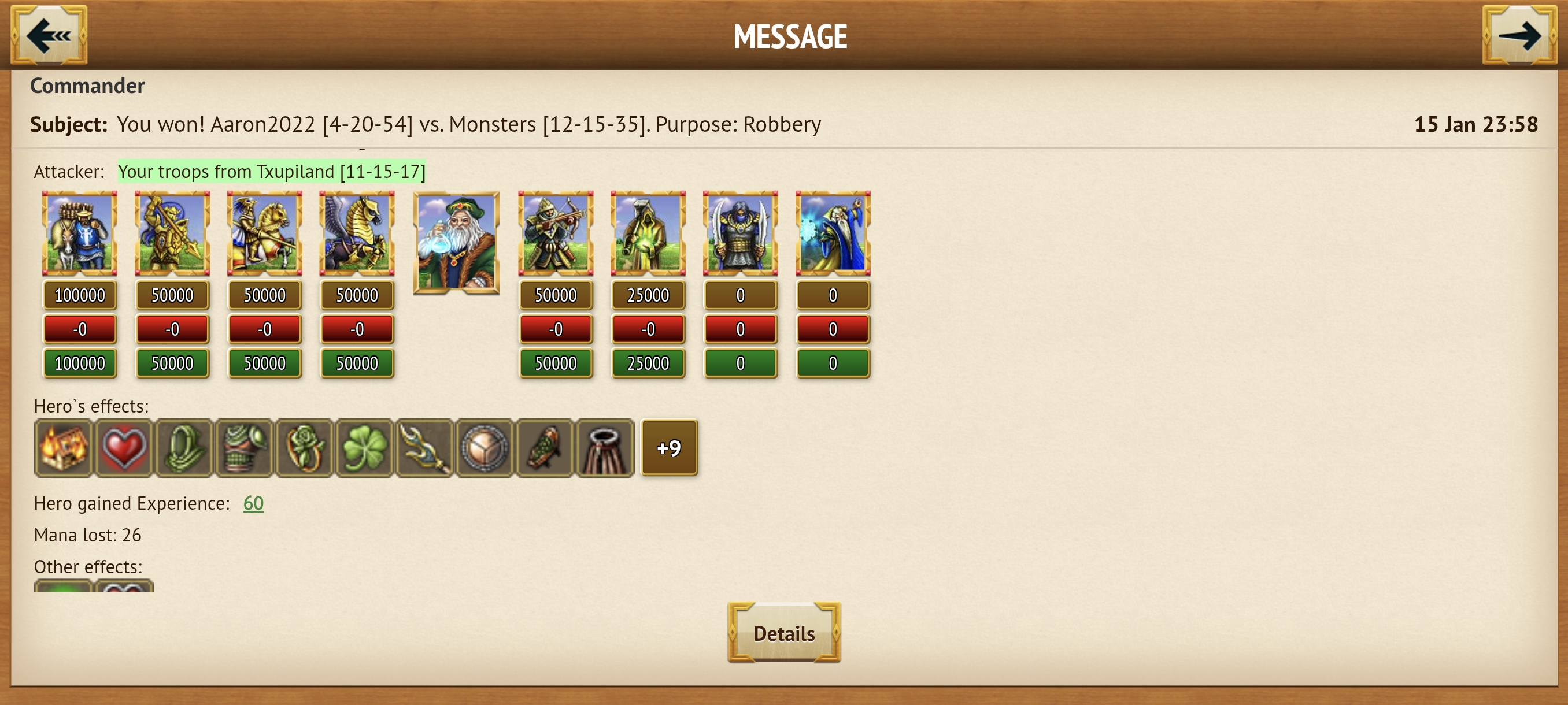This screenshot has width=1568, height=705.
Task: Go back using the left arrow button
Action: pos(50,35)
